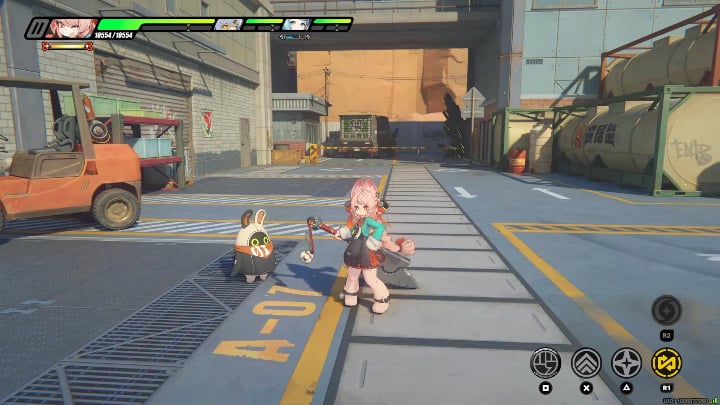Screen dimensions: 720x405
Task: Click the pause icon beside the portrait
Action: [x=37, y=28]
